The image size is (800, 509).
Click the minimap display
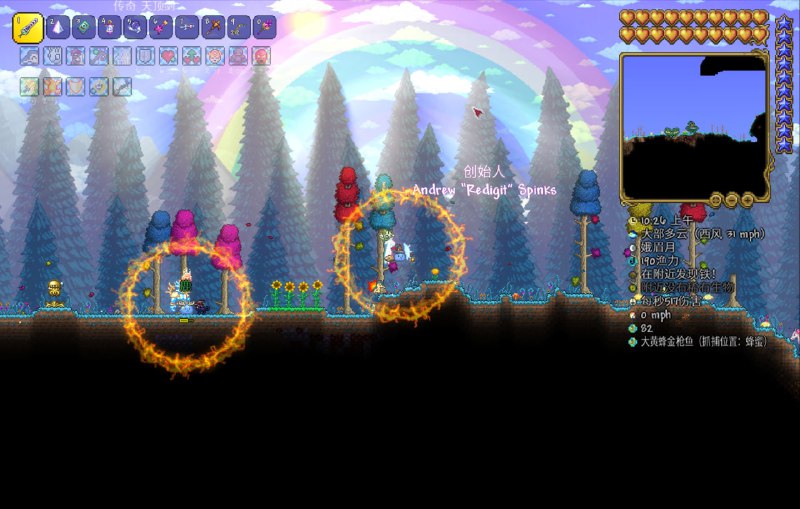click(x=692, y=126)
